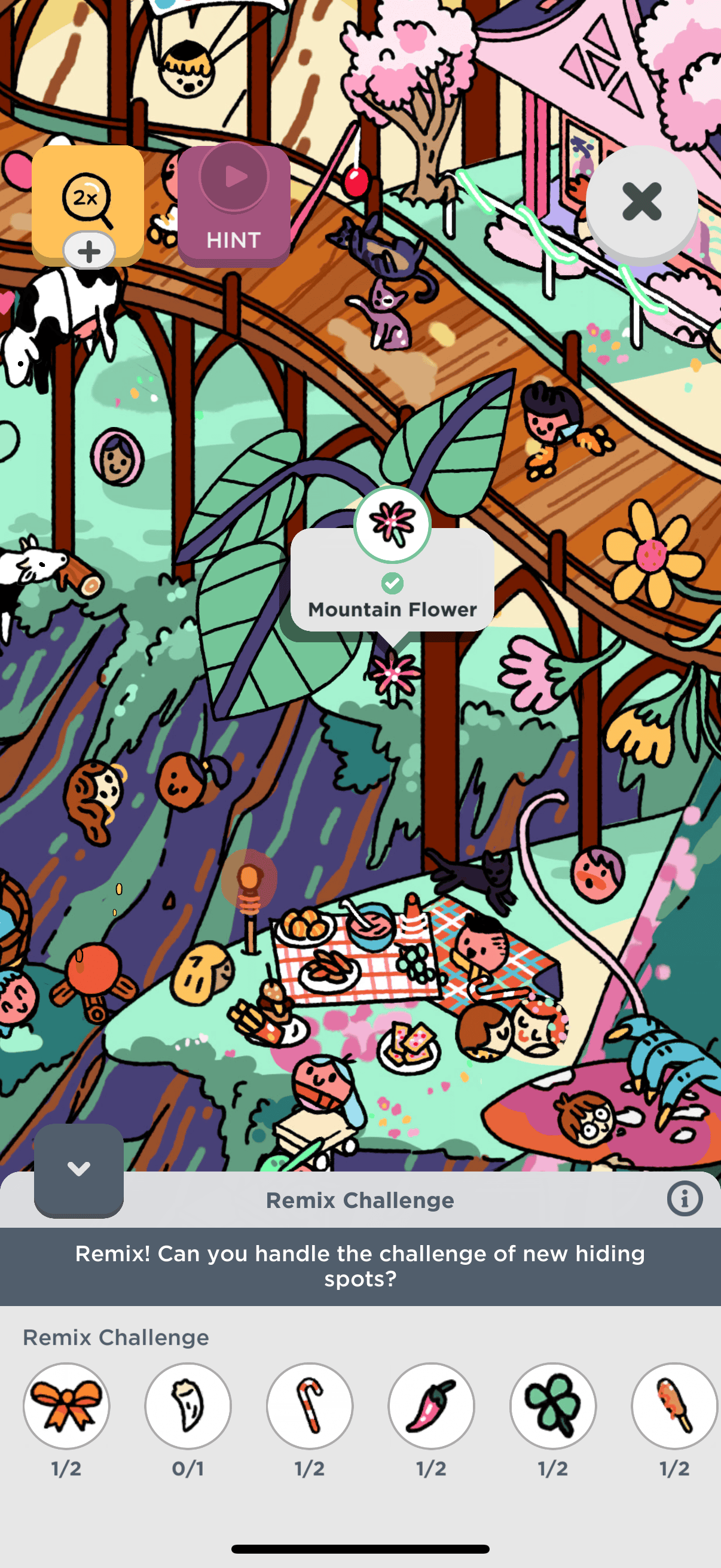Image resolution: width=721 pixels, height=1568 pixels.
Task: Select the four-leaf clover target item
Action: tap(553, 1405)
